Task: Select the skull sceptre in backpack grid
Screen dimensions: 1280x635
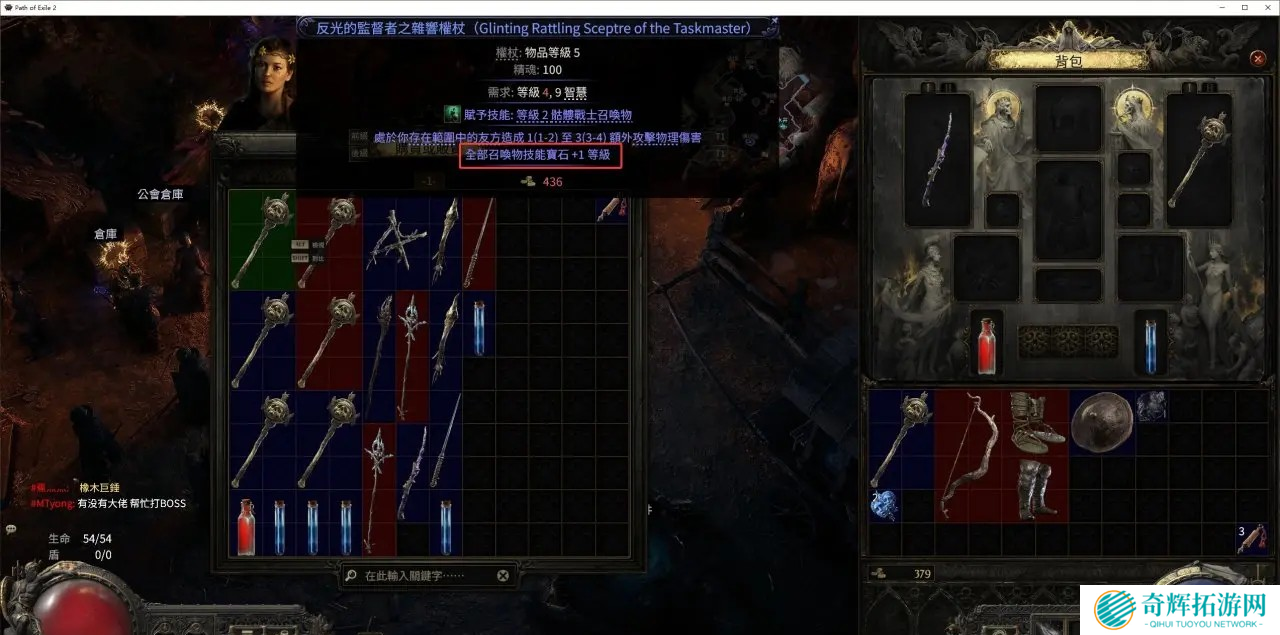Action: tap(901, 438)
